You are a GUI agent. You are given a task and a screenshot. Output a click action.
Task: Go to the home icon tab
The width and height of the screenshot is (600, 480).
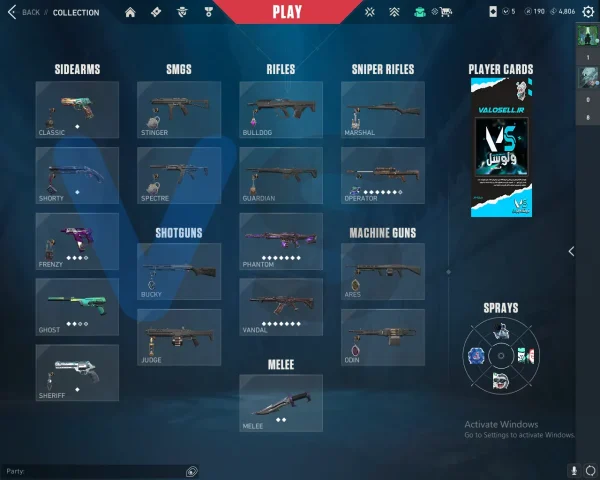tap(130, 12)
